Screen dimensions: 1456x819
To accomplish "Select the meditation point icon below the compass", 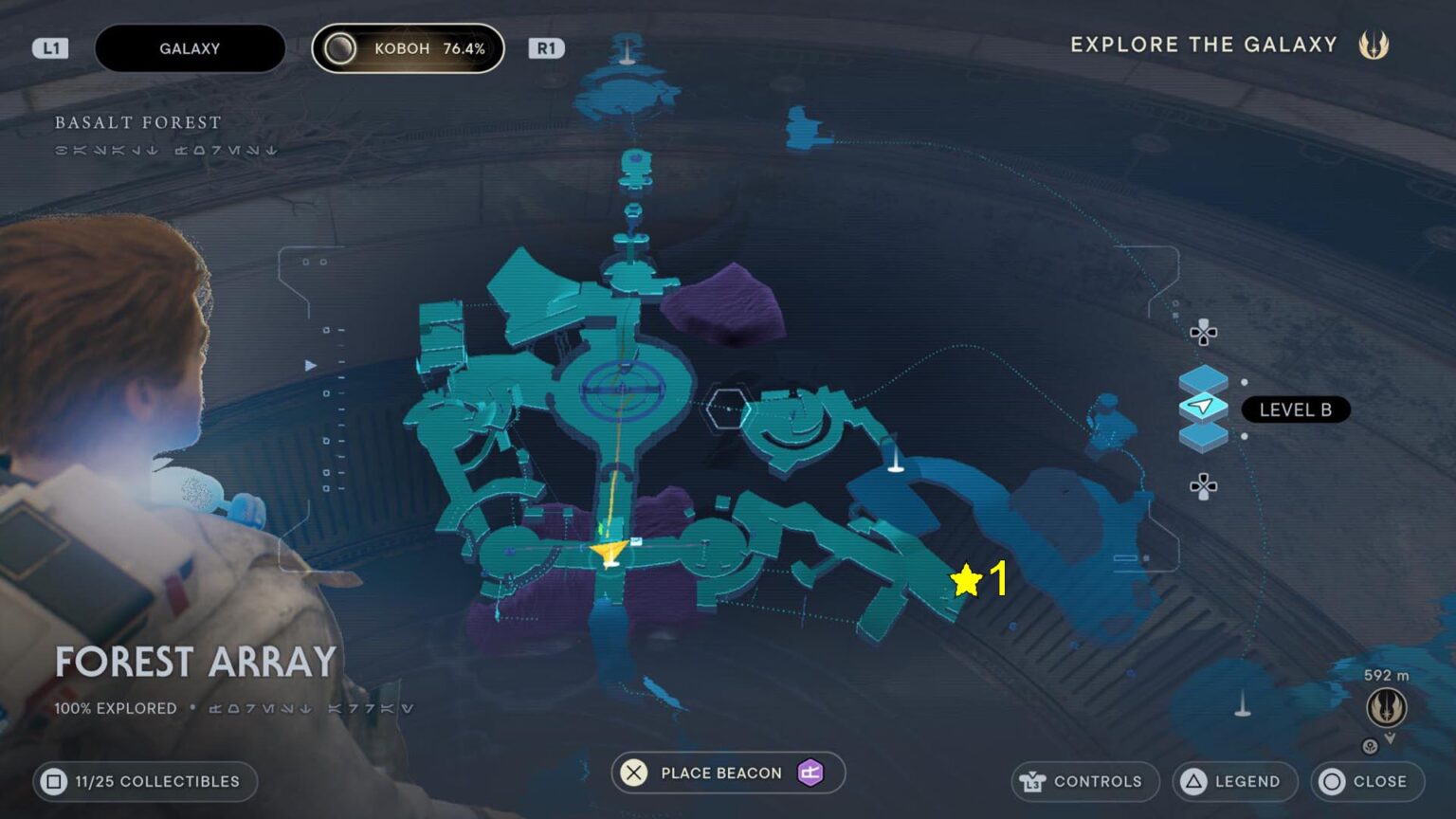I will click(x=1370, y=746).
